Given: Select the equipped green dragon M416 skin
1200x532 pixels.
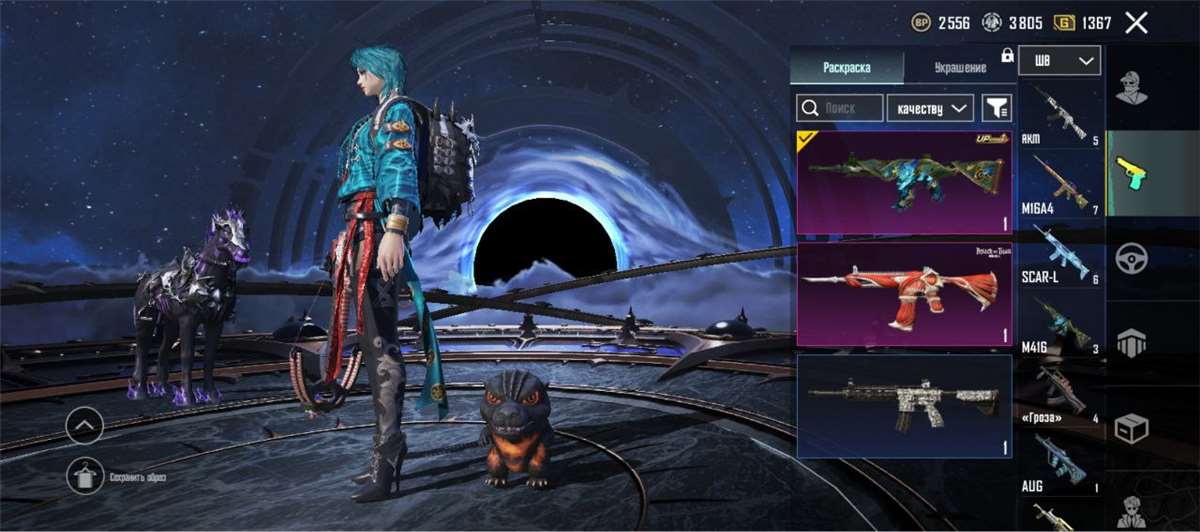Looking at the screenshot, I should [904, 183].
